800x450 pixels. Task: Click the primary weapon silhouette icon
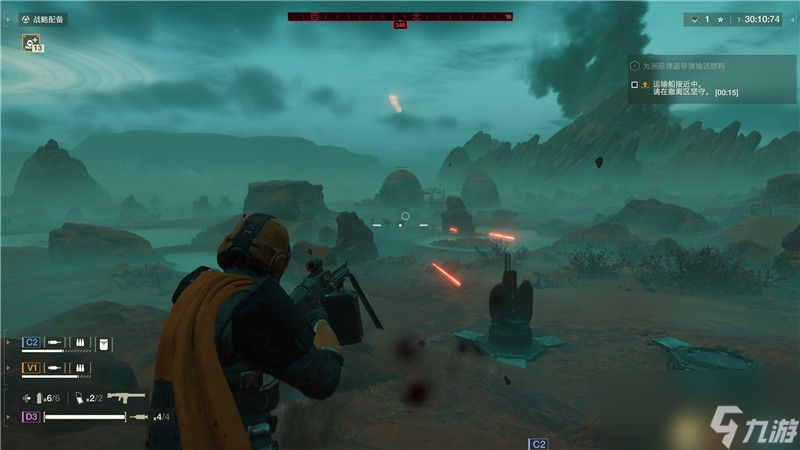(x=126, y=397)
